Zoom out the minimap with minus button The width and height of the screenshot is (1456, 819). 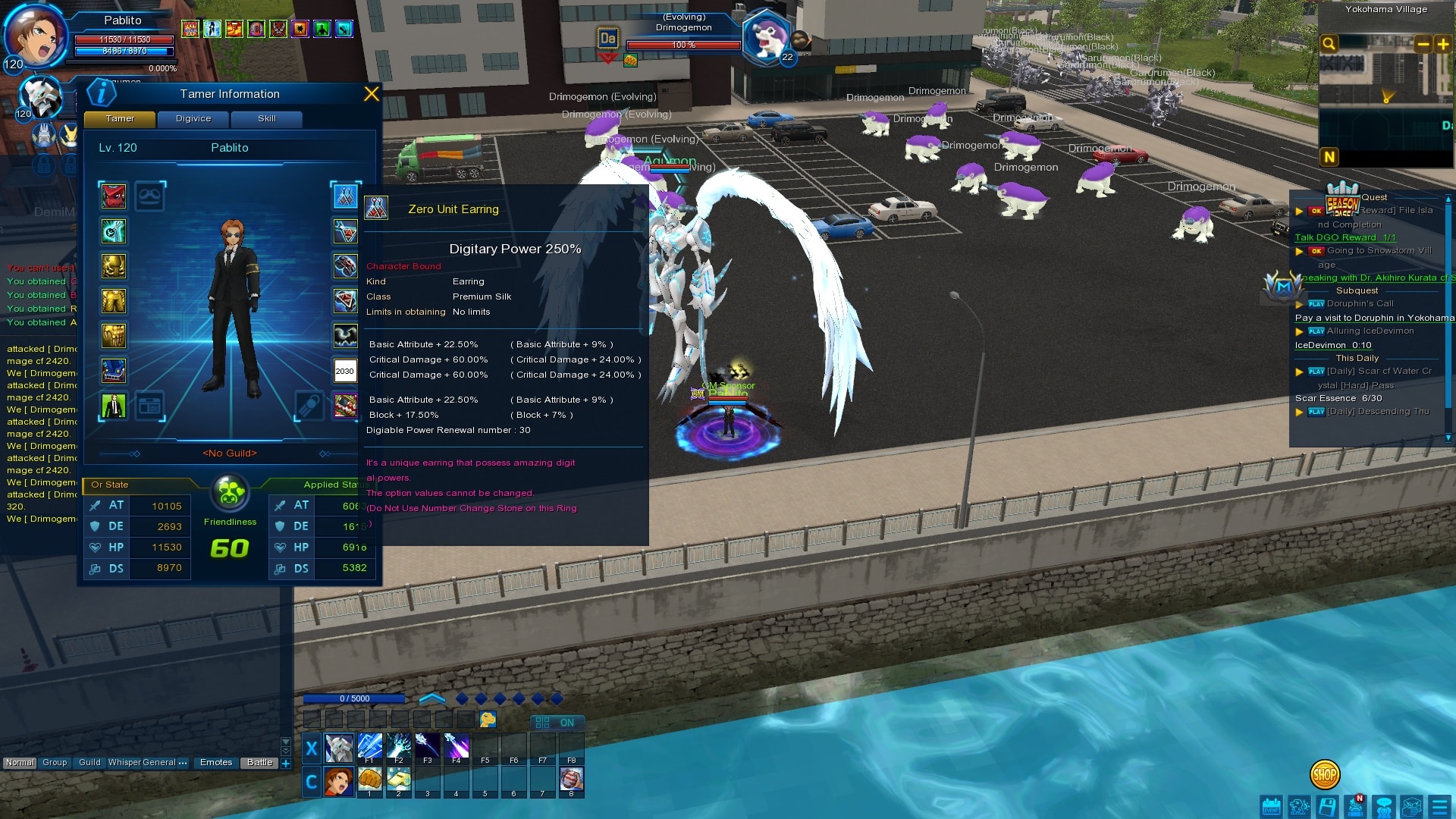(1423, 44)
